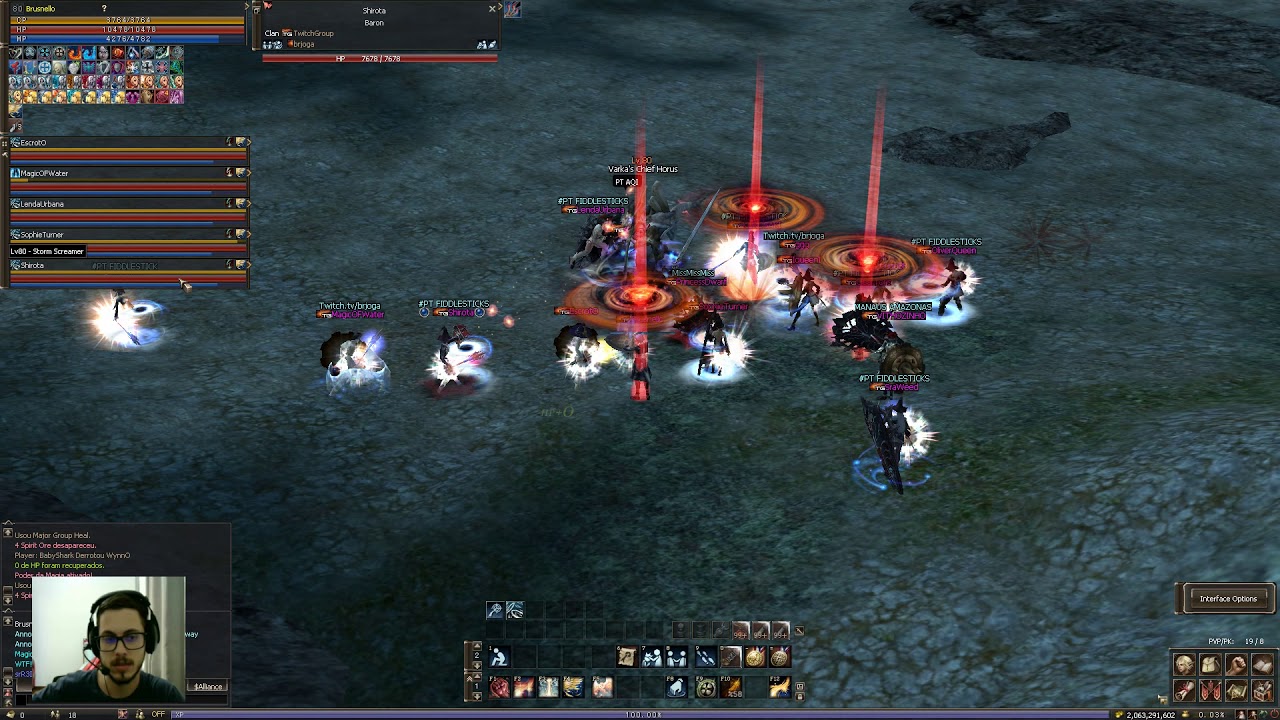
Task: Open the Interface Options panel
Action: [1227, 599]
